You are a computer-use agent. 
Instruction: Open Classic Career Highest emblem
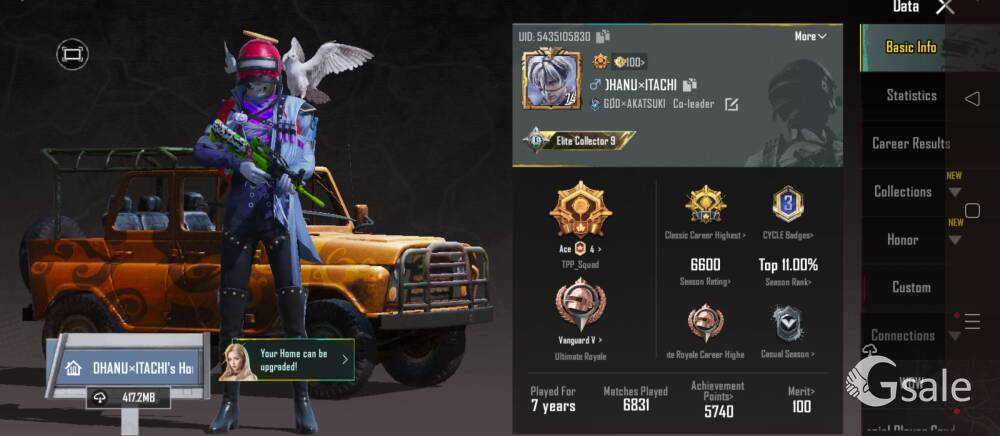[705, 205]
